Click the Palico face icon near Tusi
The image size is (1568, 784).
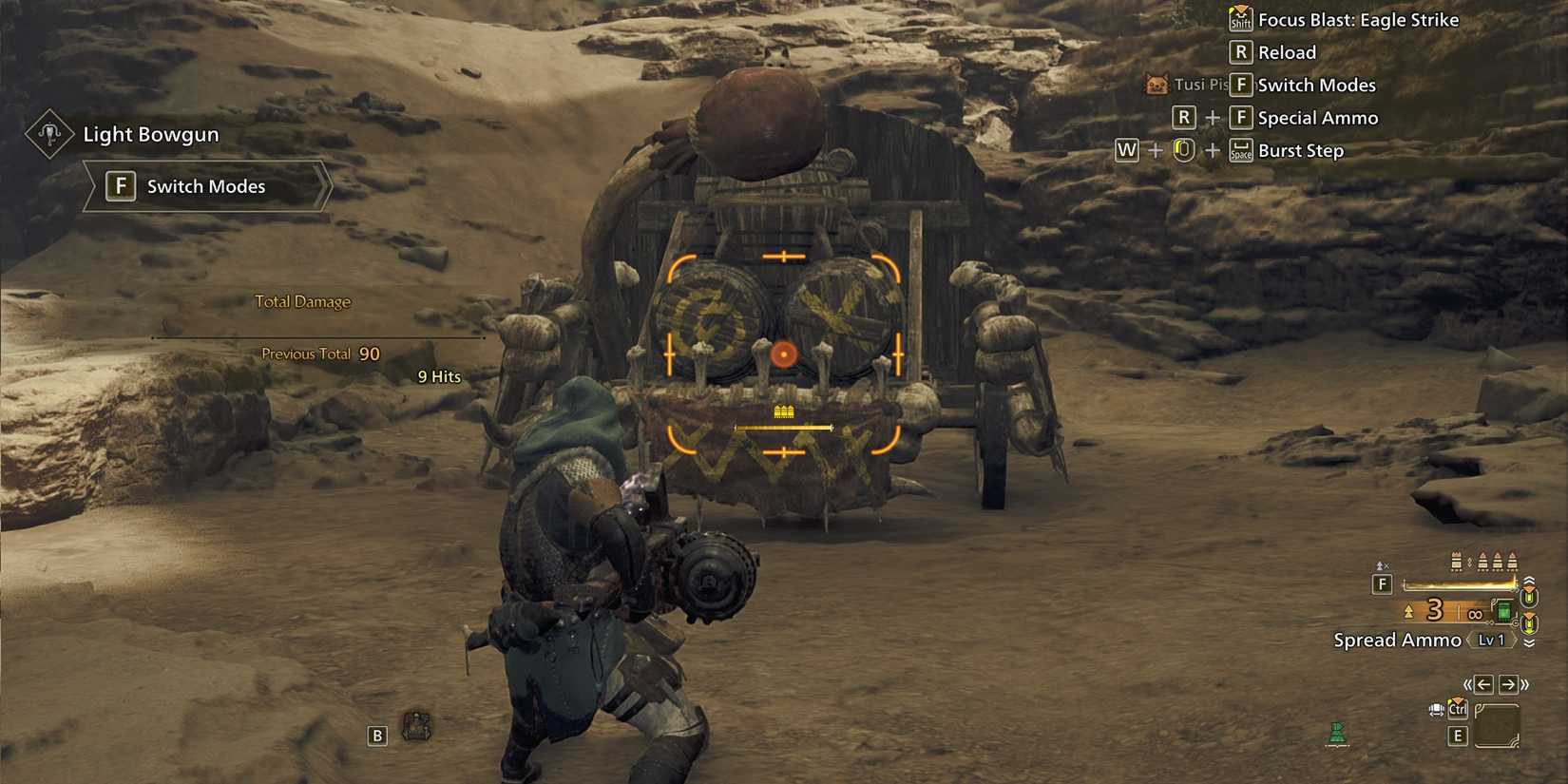click(1157, 85)
